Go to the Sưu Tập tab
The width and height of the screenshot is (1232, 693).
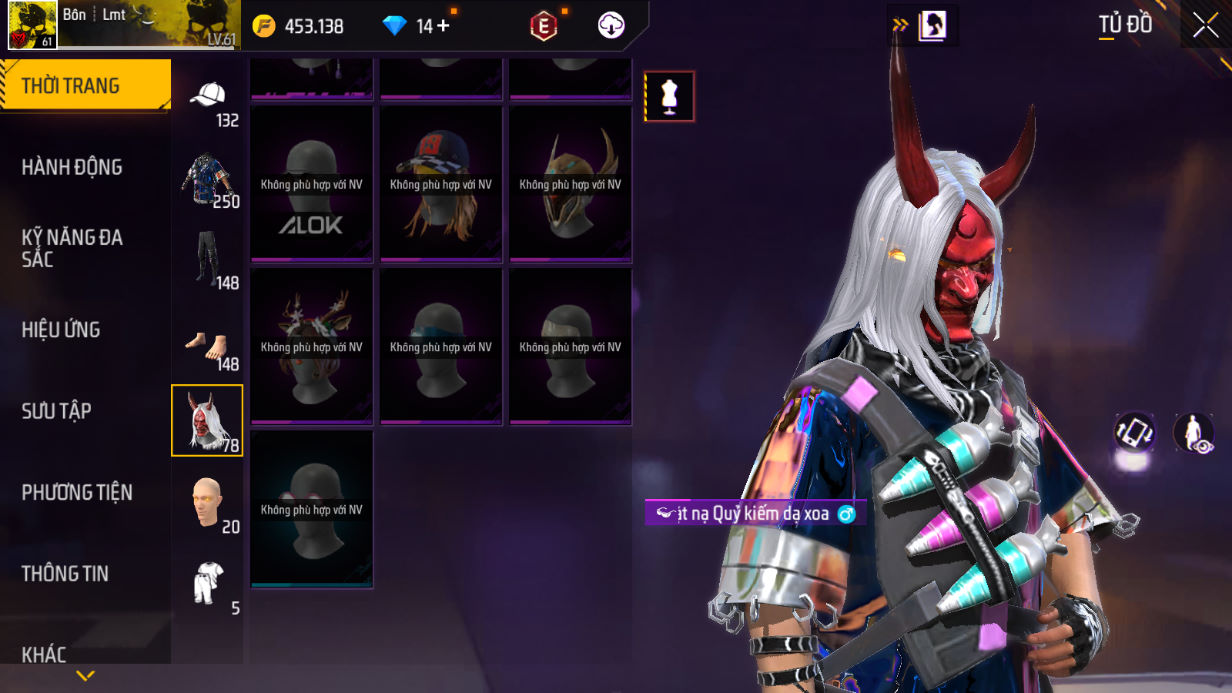[56, 411]
